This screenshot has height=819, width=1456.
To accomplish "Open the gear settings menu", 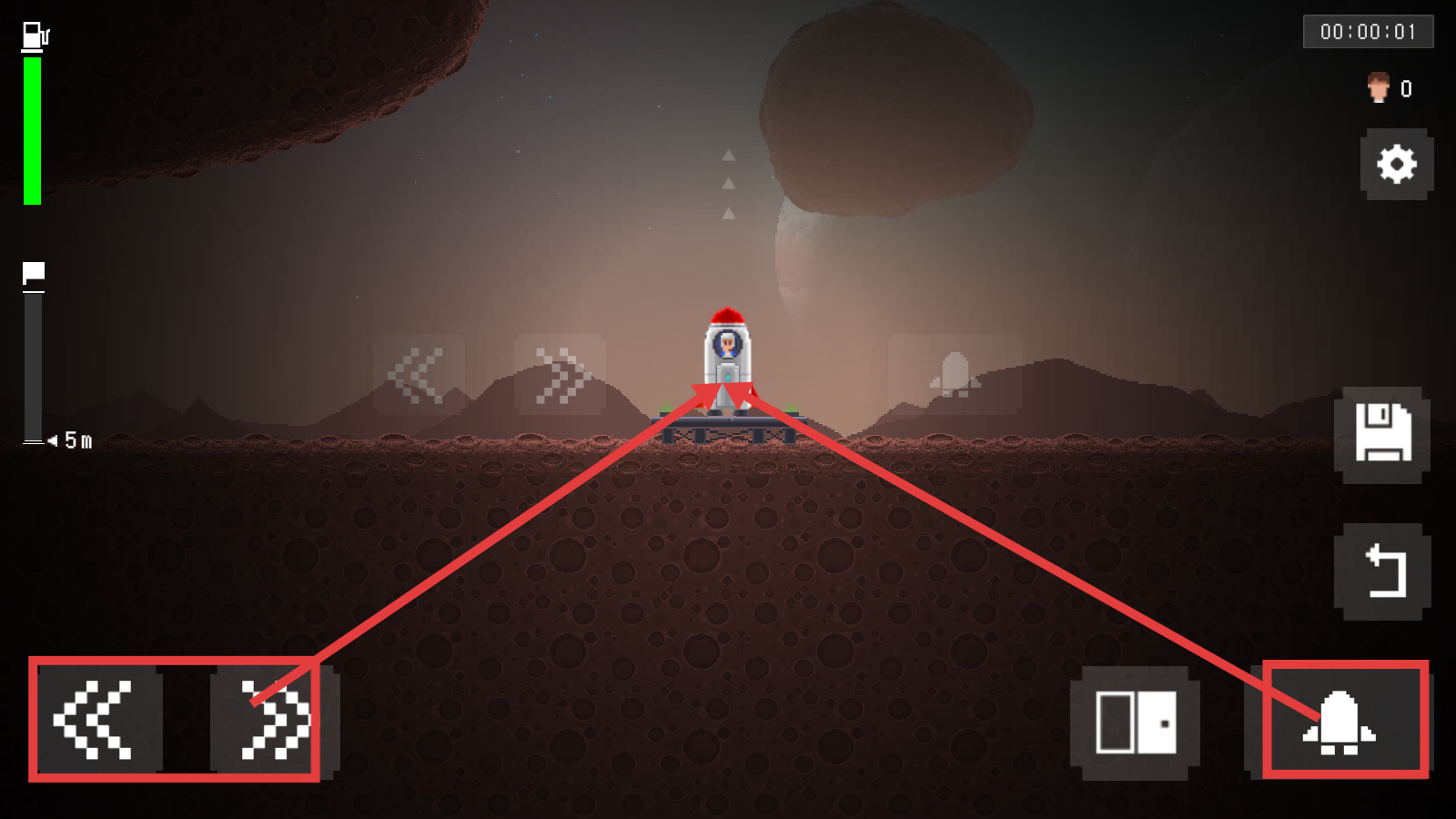I will 1396,165.
